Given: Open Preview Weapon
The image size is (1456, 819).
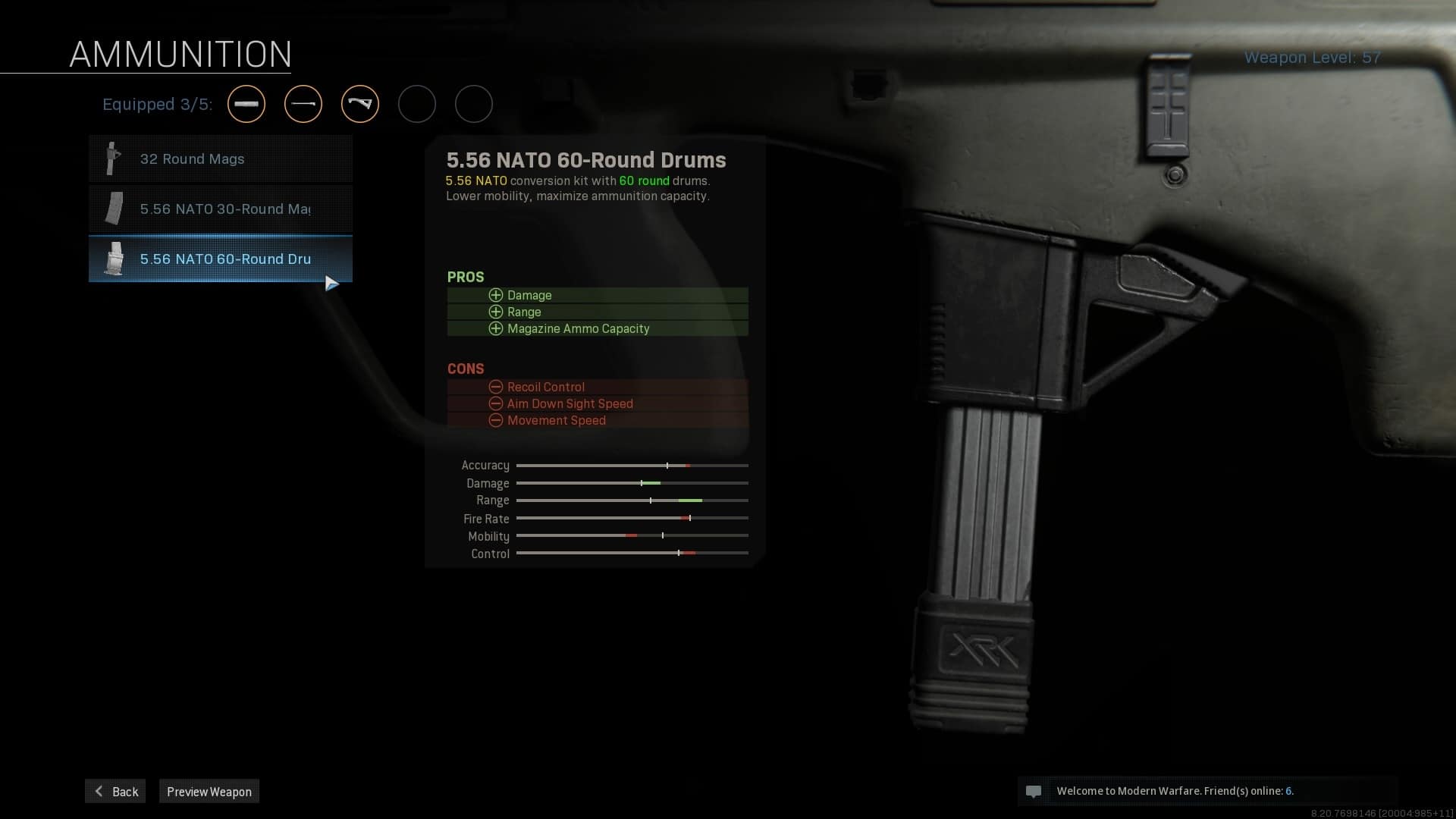Looking at the screenshot, I should 209,791.
